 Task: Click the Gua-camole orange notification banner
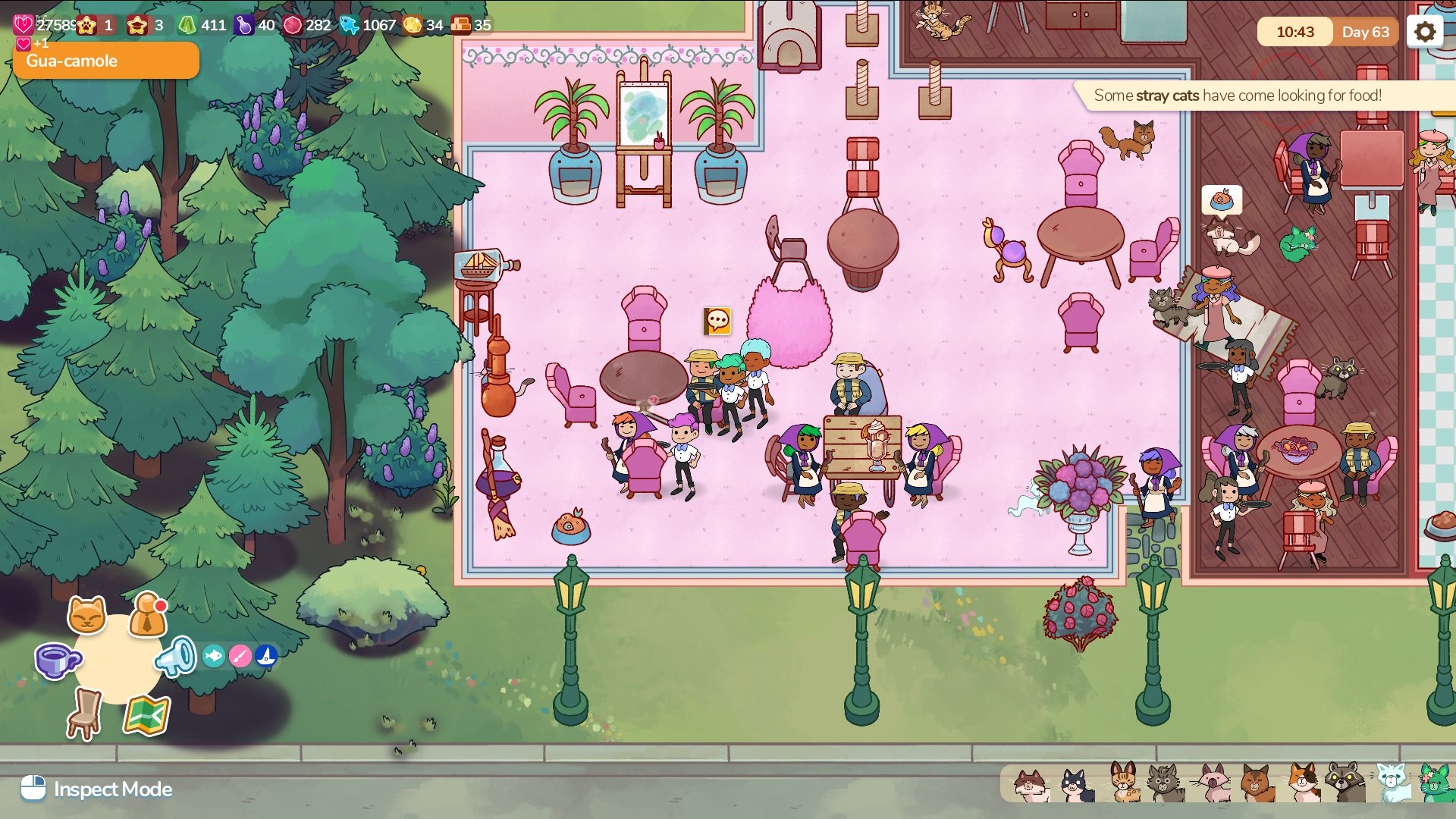click(106, 61)
